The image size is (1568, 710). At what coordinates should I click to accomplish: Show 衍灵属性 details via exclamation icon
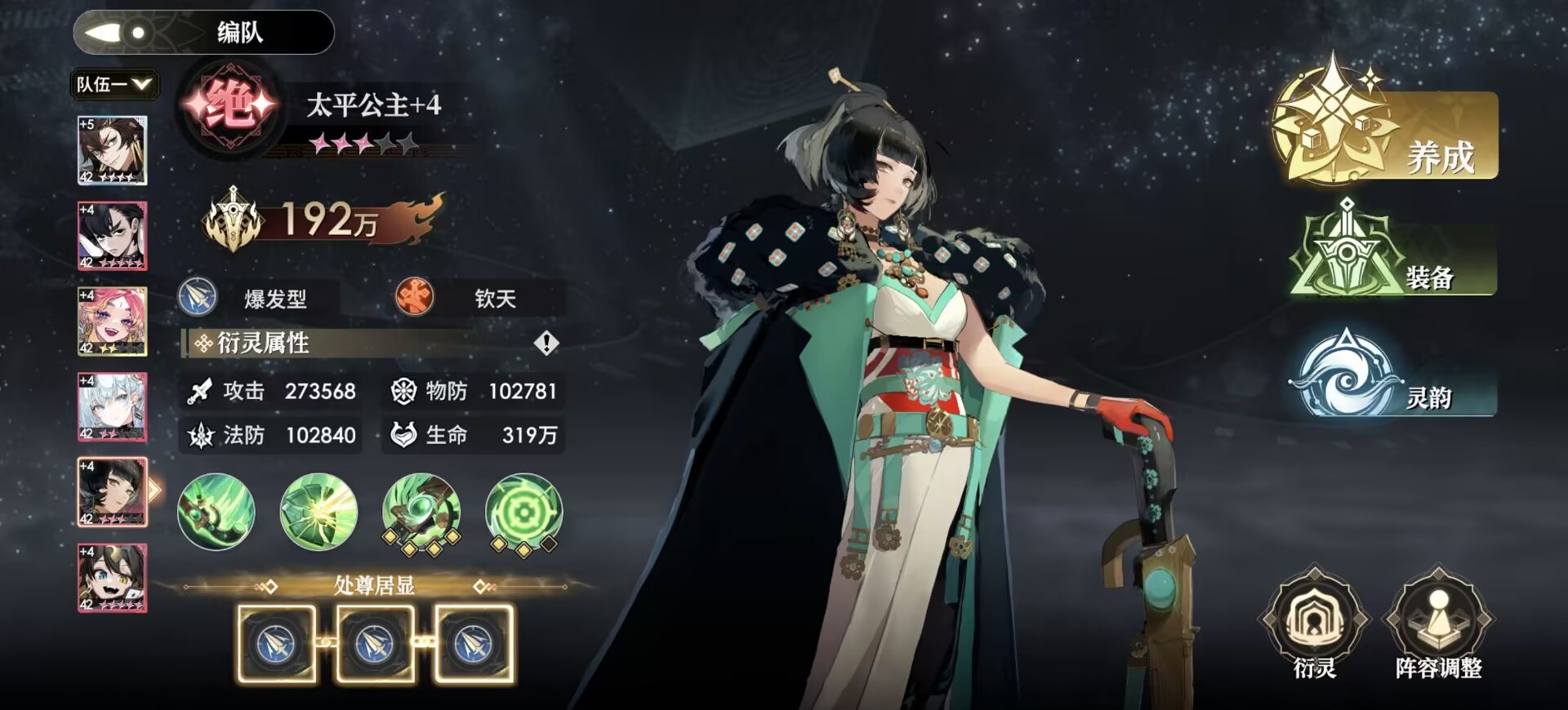tap(546, 343)
